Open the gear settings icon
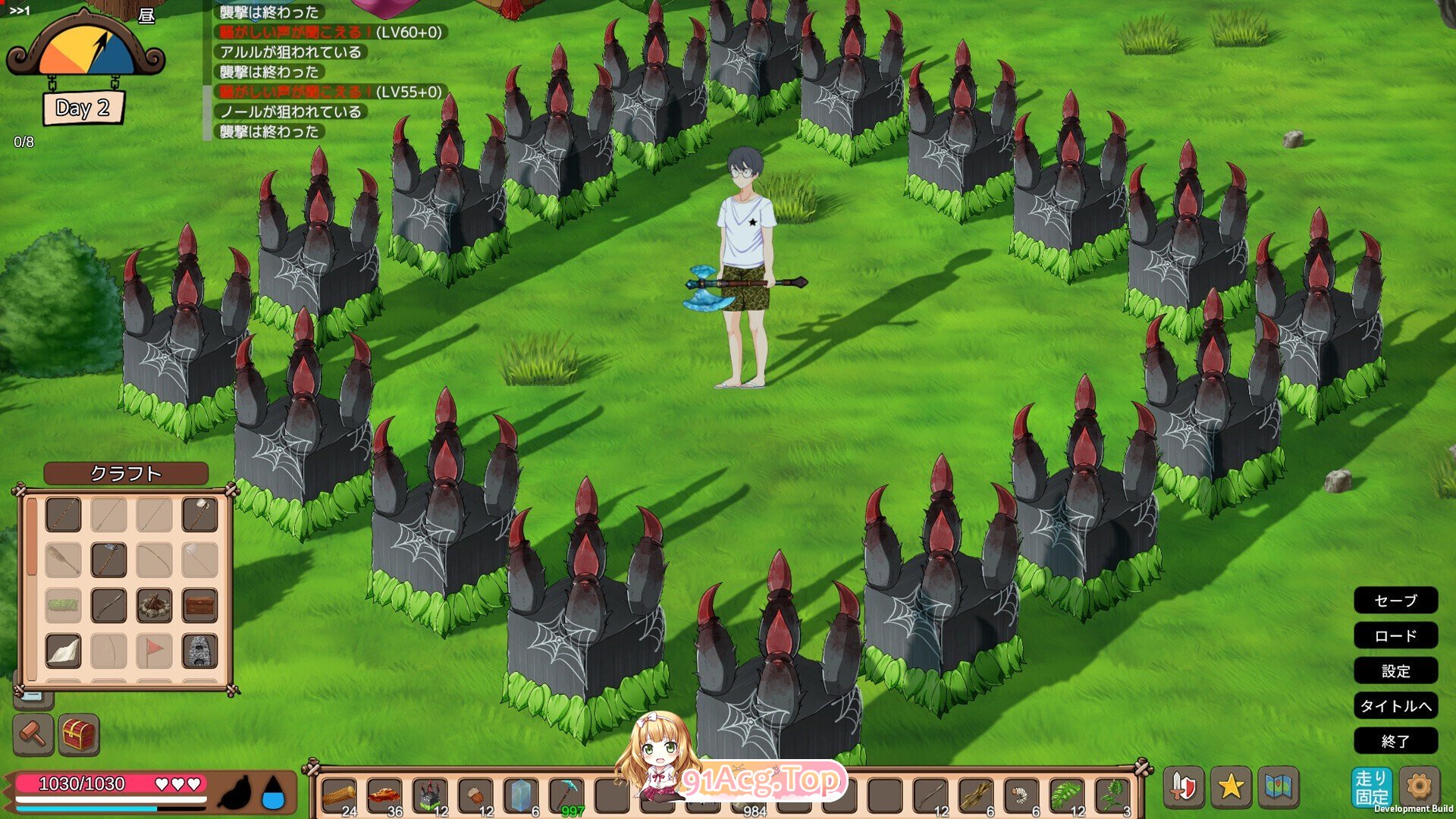 tap(1419, 786)
